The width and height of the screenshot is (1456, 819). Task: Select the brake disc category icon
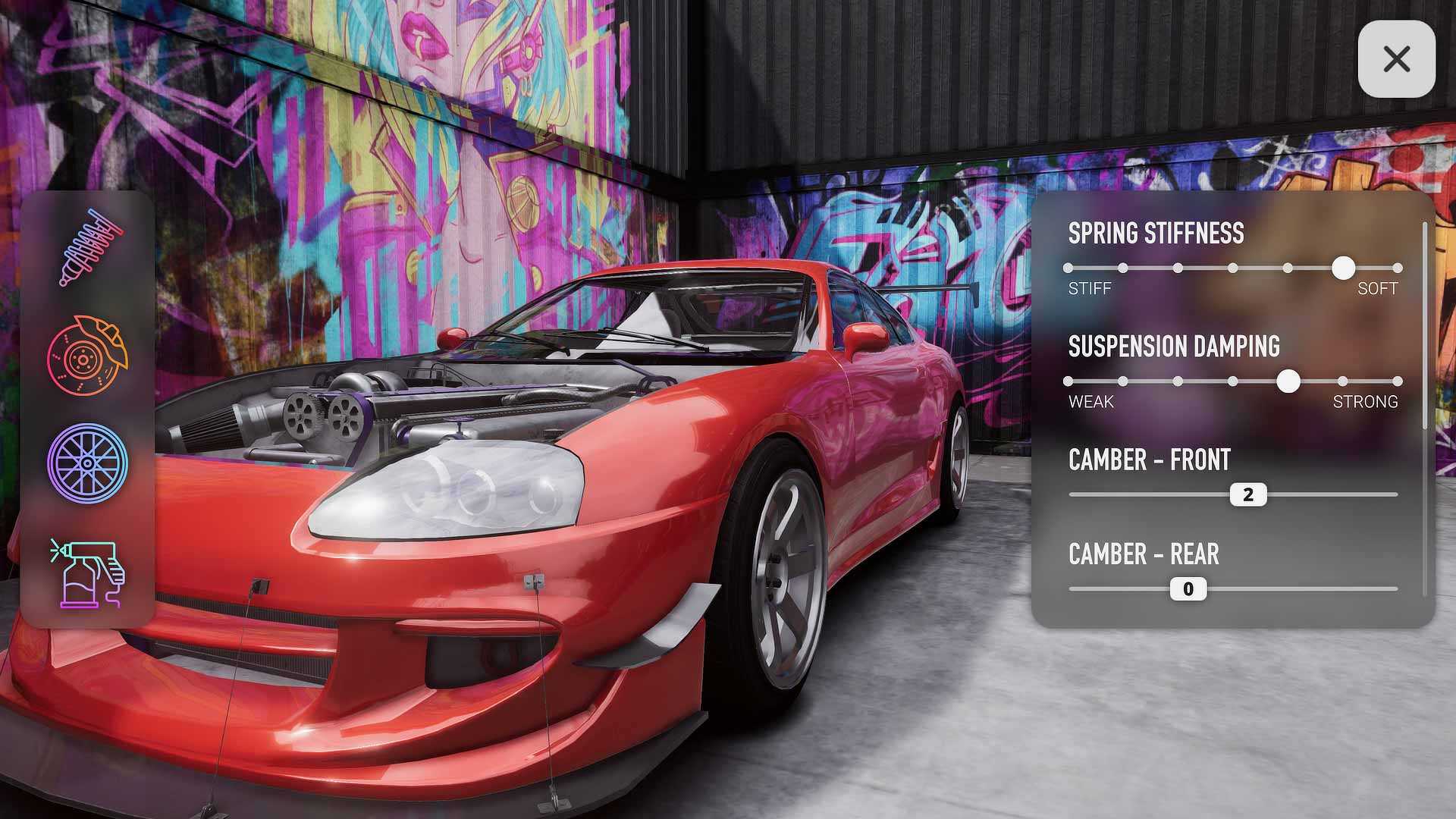[x=87, y=355]
